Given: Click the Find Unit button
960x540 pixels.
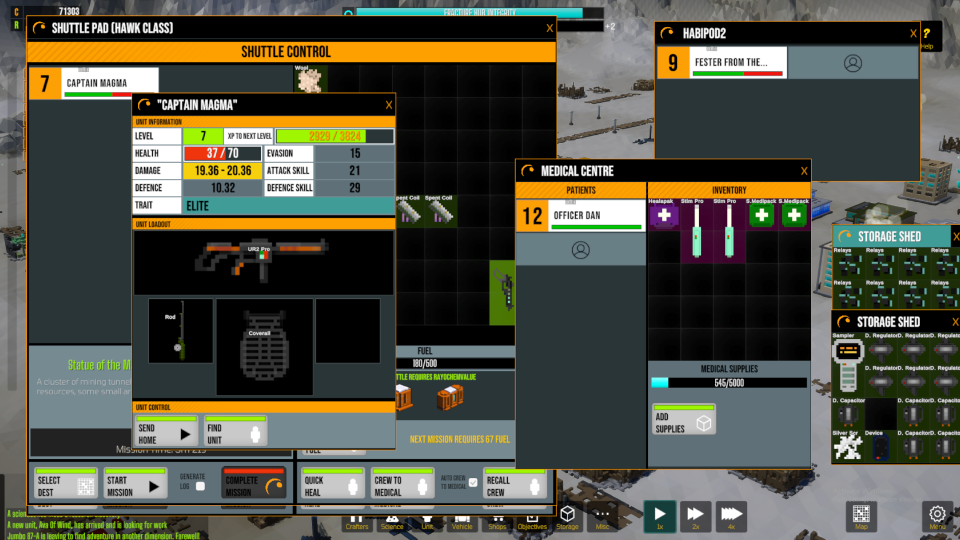Looking at the screenshot, I should [235, 432].
